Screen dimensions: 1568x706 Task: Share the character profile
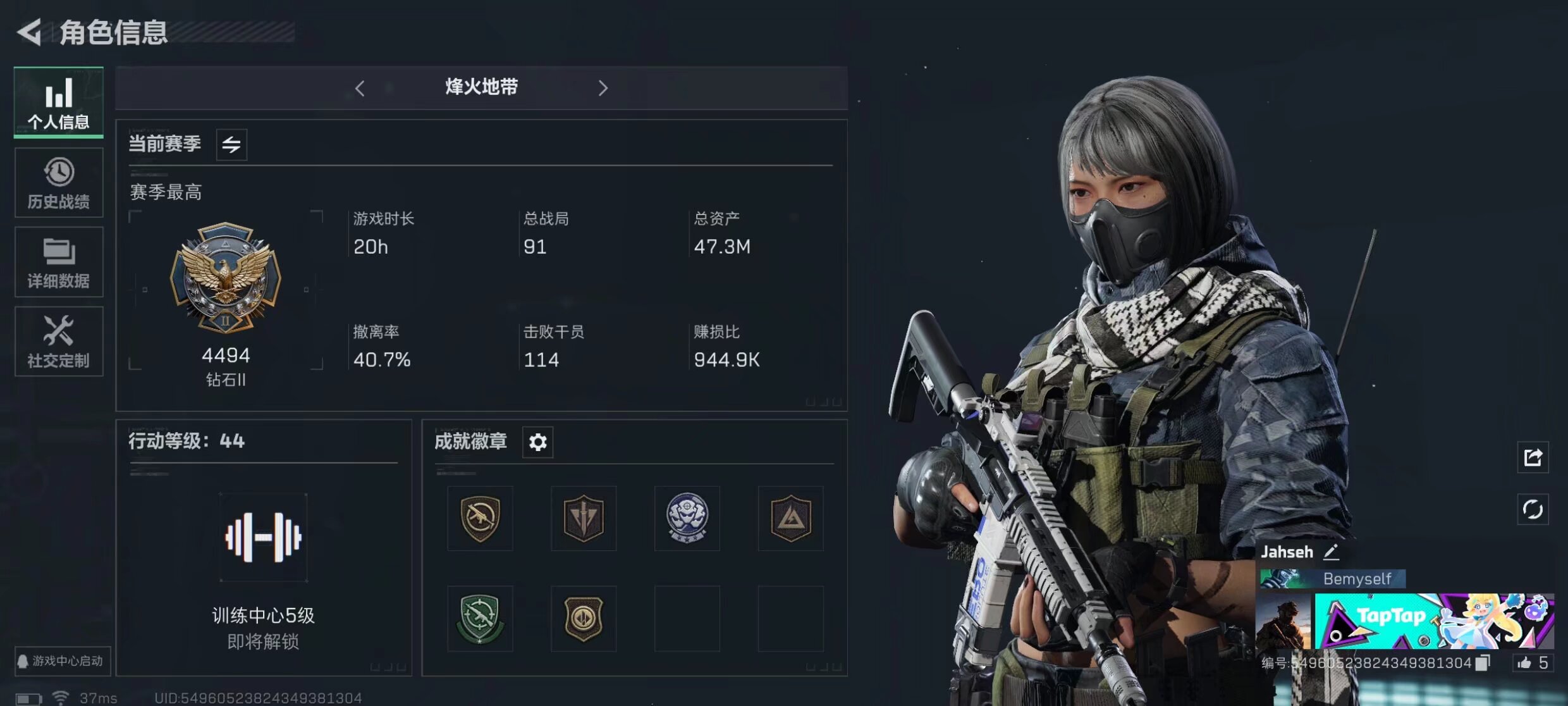click(1533, 457)
